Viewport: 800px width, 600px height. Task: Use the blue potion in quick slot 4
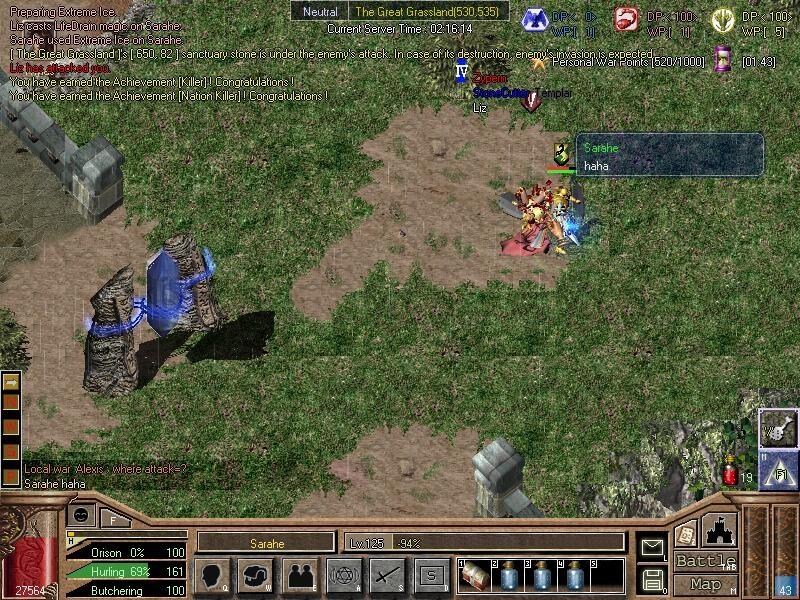click(575, 576)
